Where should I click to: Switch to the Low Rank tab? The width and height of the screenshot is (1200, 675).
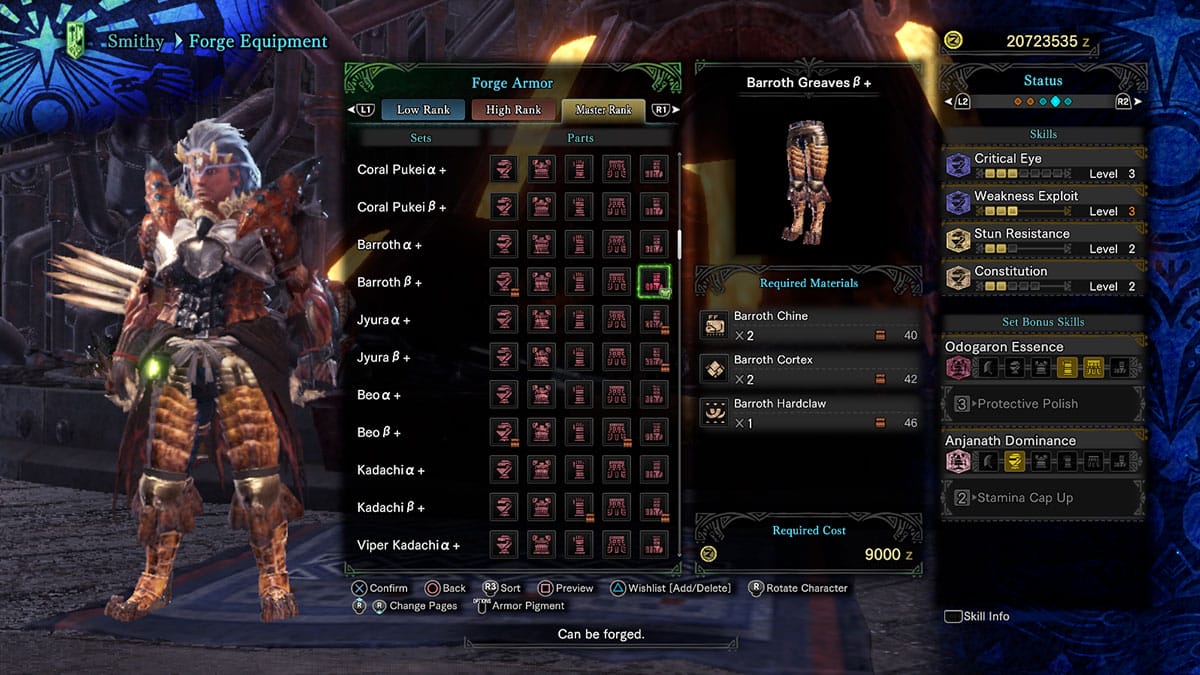click(423, 110)
